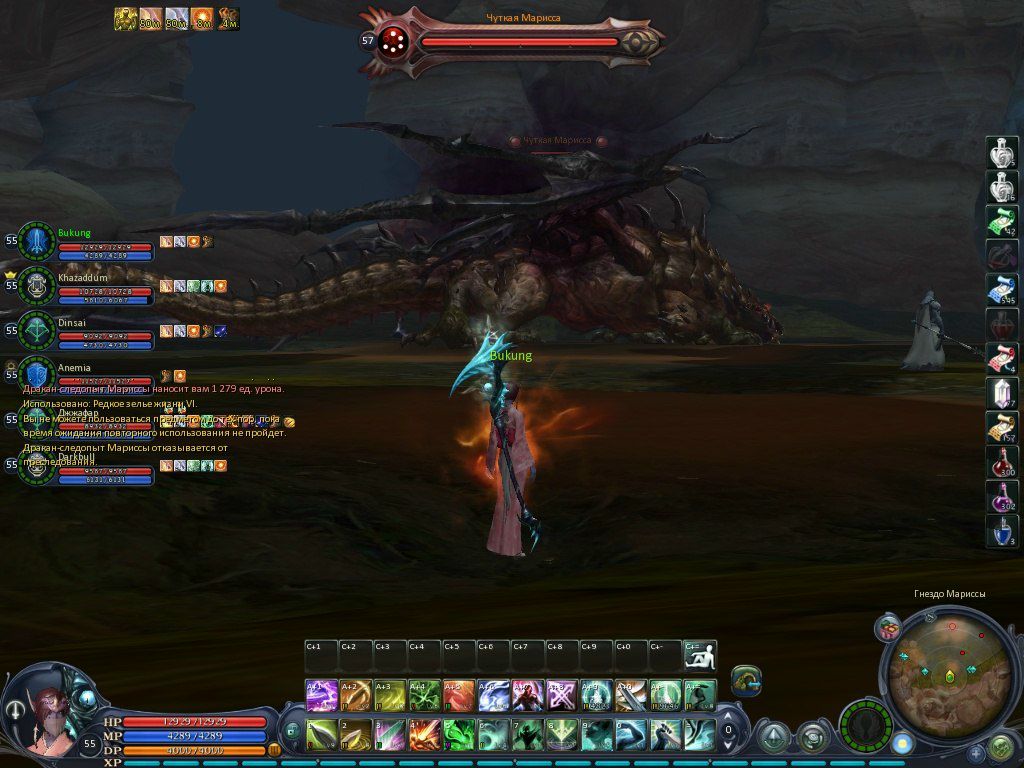Activate the sitting rest action slot
1024x768 pixels.
(700, 656)
